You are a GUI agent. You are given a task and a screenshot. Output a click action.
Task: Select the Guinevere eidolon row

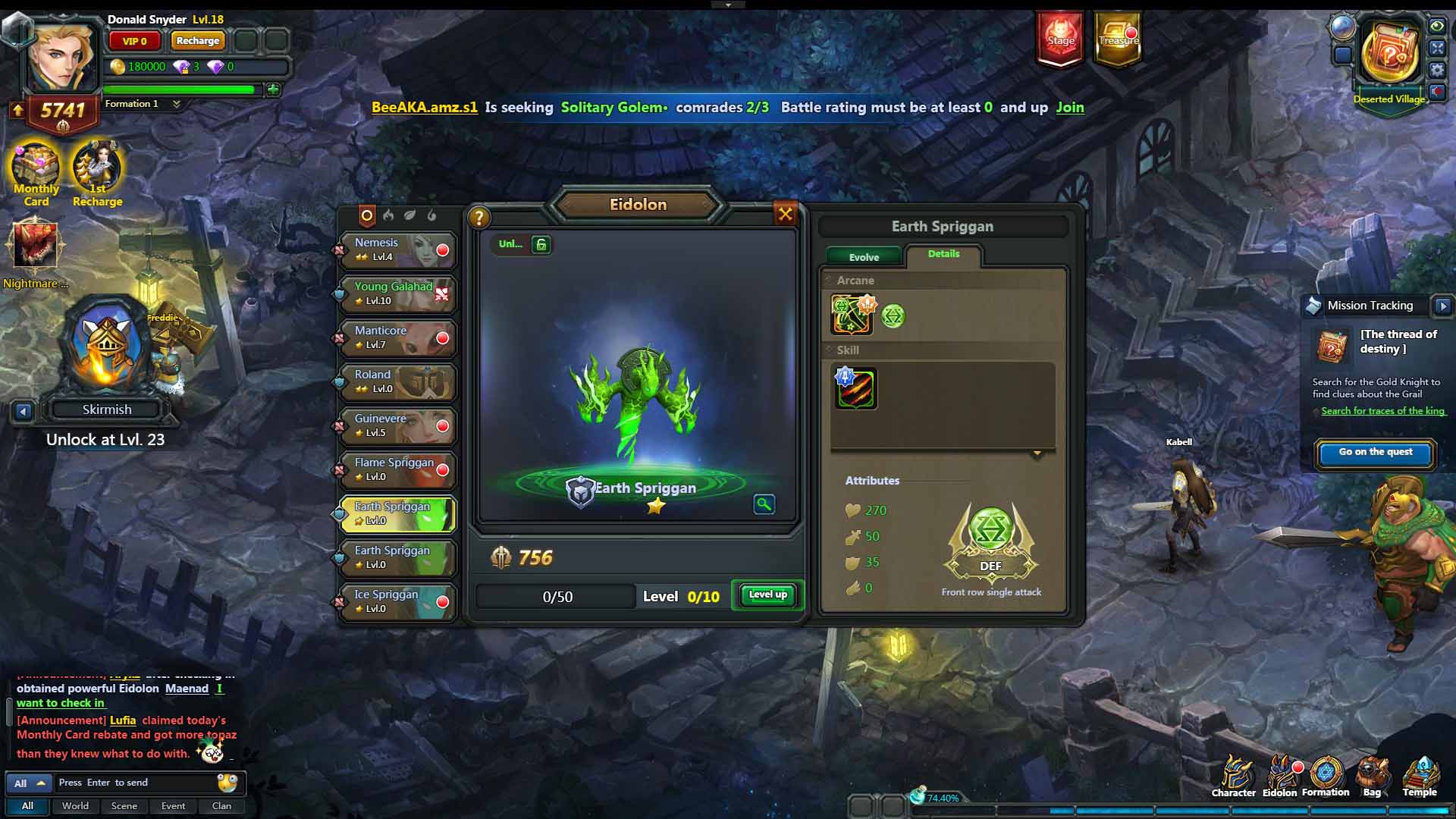tap(397, 426)
